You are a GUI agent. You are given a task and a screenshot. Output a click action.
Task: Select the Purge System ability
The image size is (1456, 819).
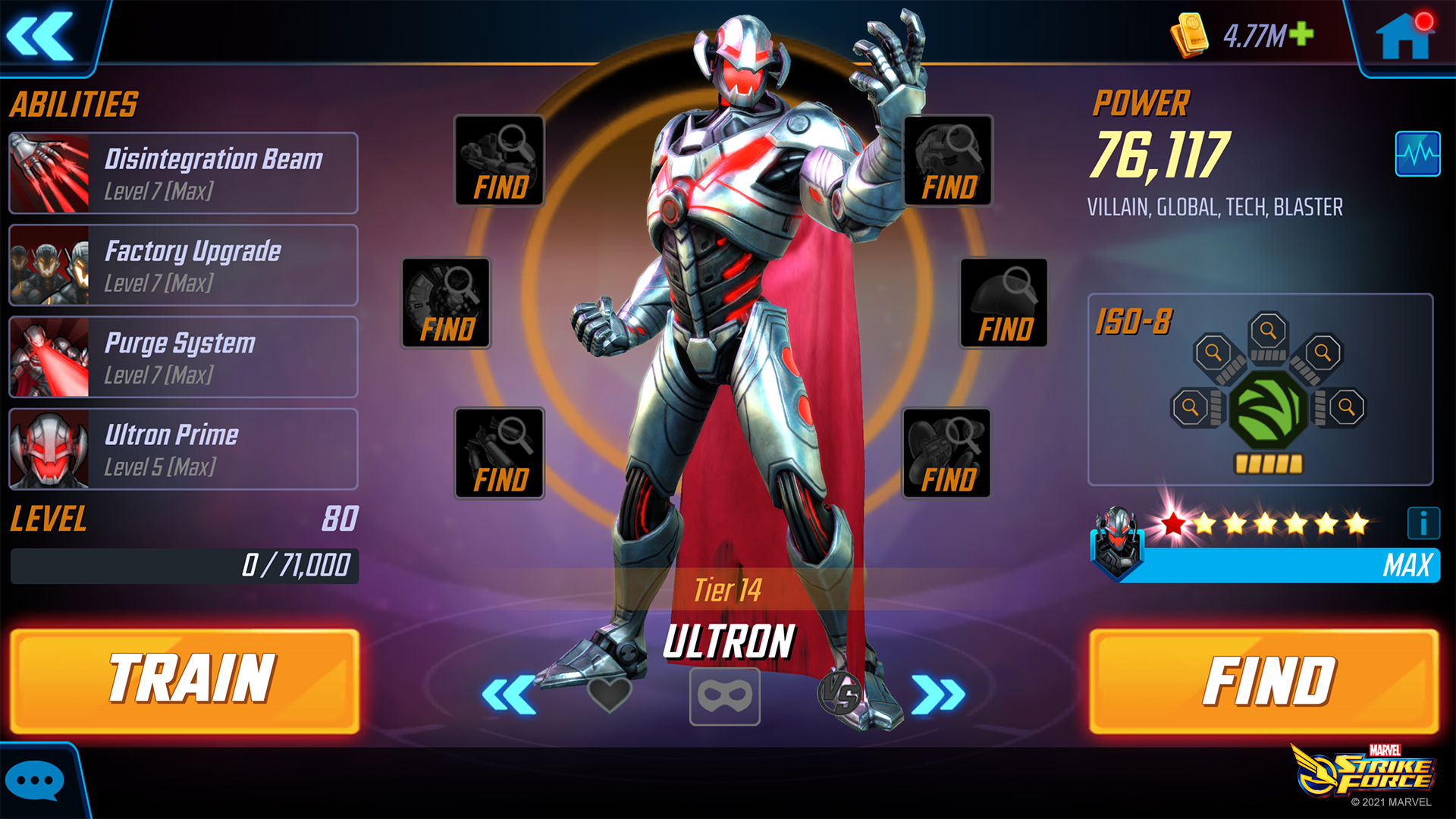tap(182, 356)
